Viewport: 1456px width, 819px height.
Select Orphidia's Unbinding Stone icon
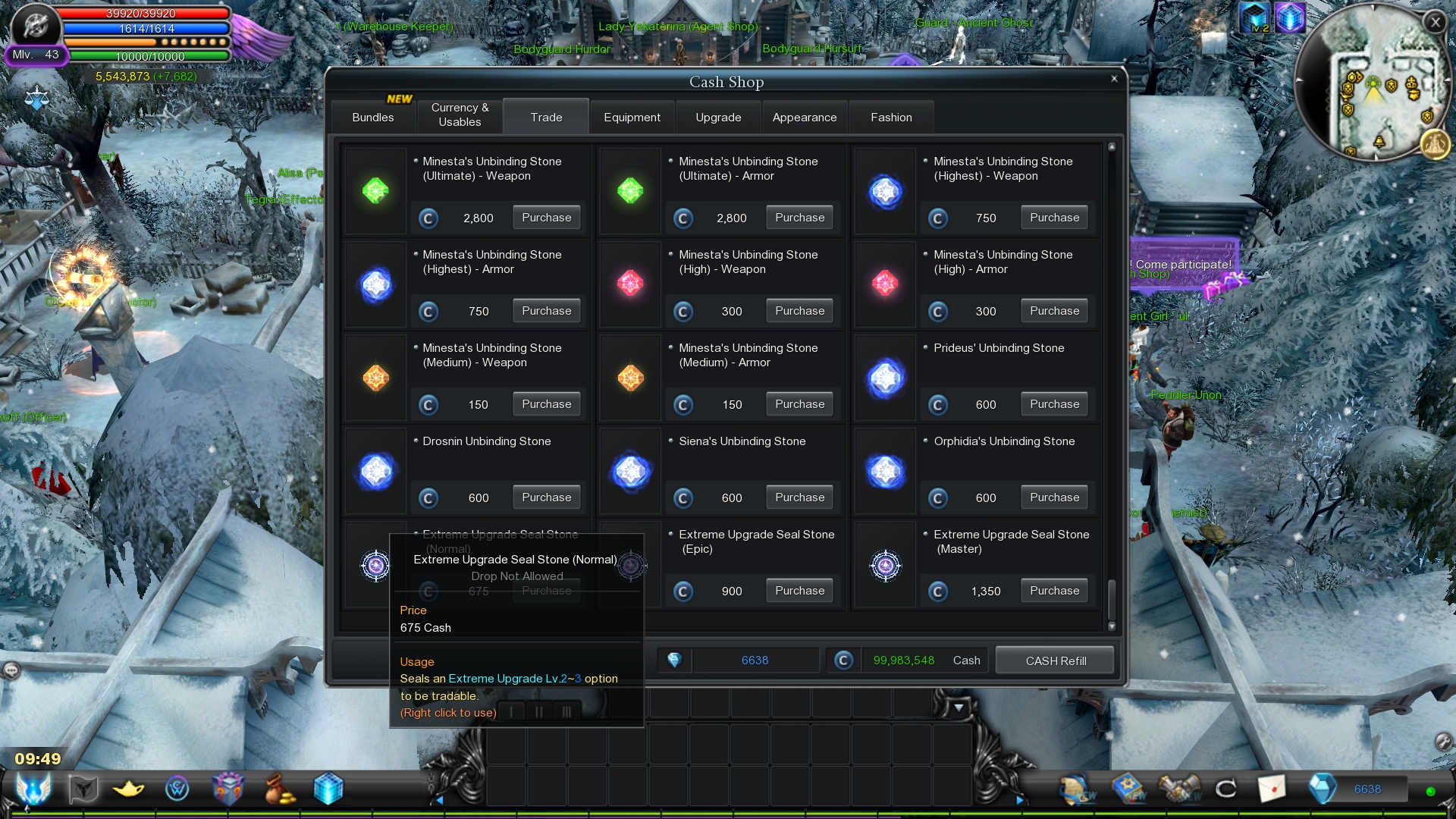coord(885,472)
